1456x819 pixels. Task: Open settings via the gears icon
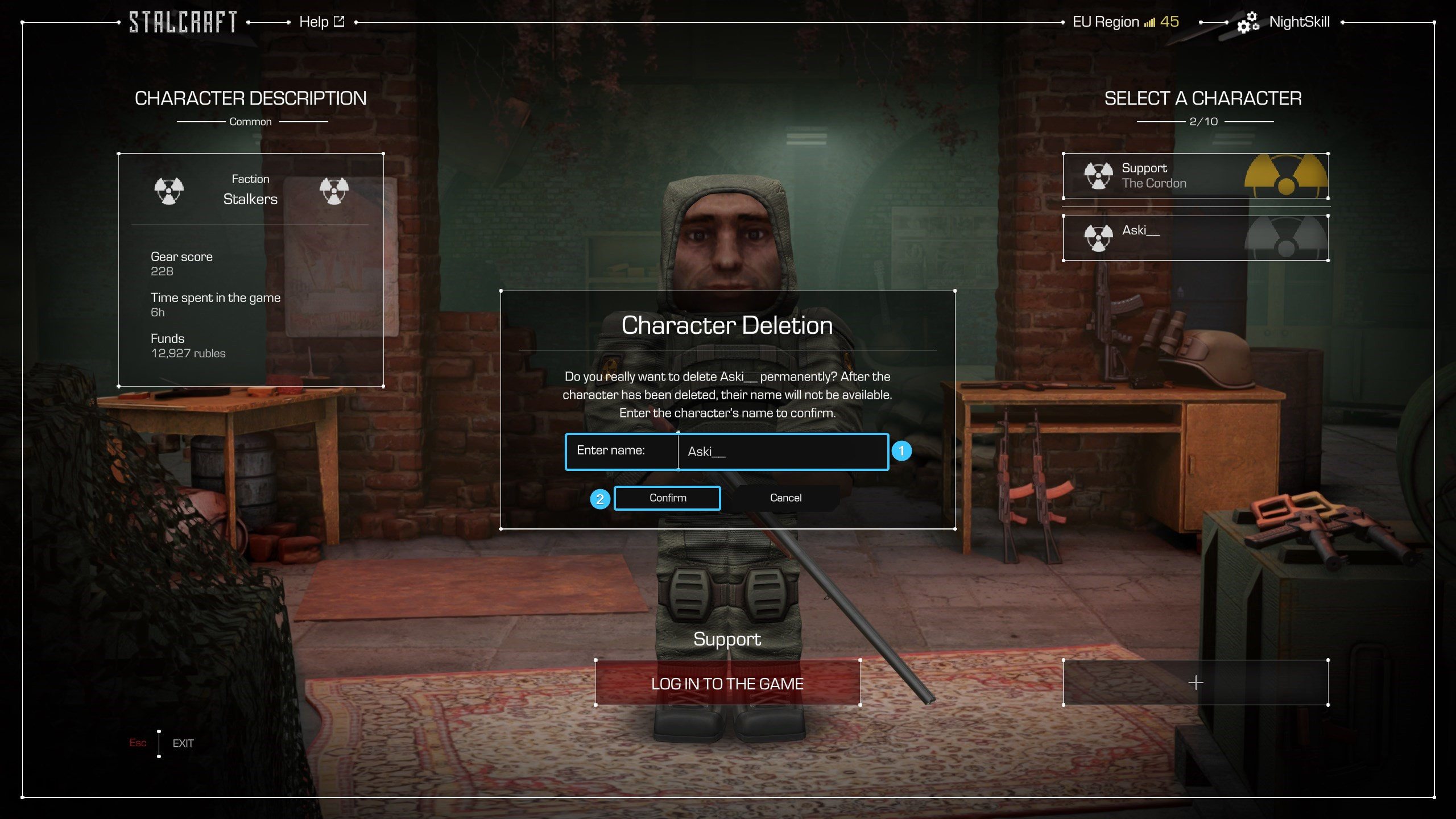click(x=1248, y=23)
